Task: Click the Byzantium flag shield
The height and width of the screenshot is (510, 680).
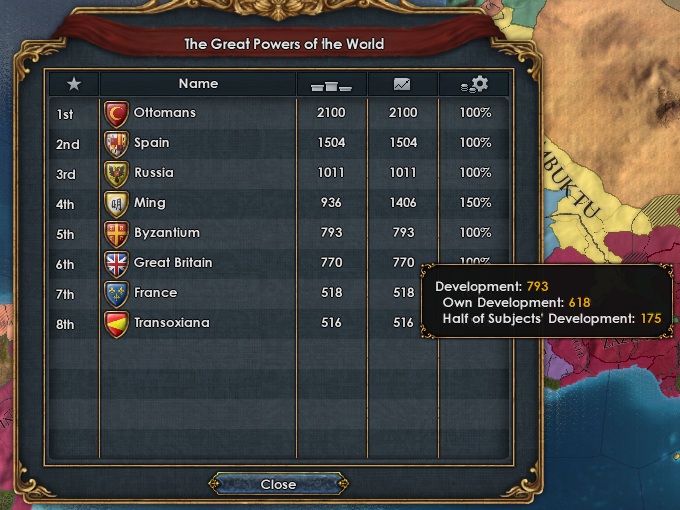Action: tap(116, 233)
